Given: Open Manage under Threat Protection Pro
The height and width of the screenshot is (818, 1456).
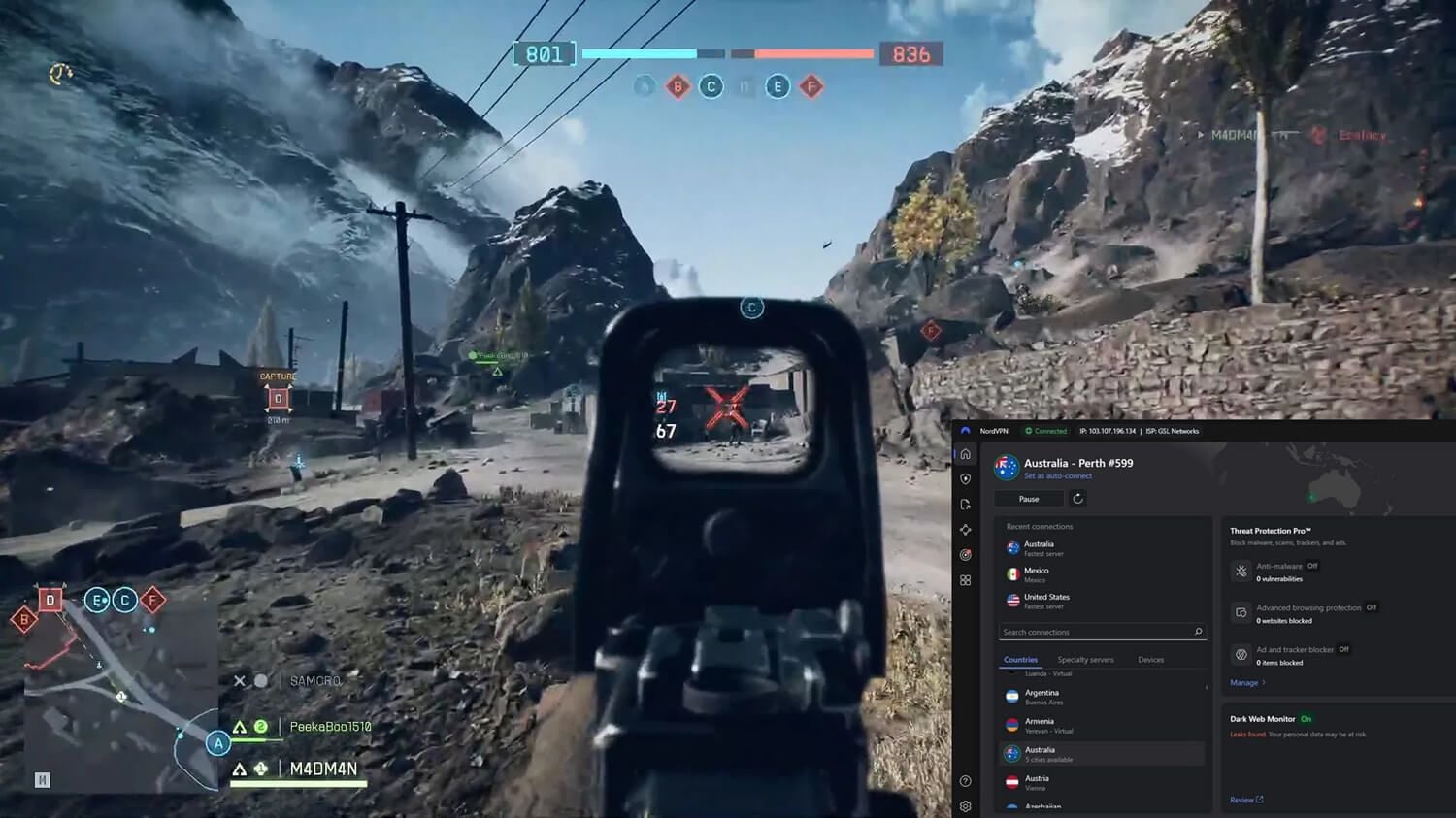Looking at the screenshot, I should pos(1244,683).
